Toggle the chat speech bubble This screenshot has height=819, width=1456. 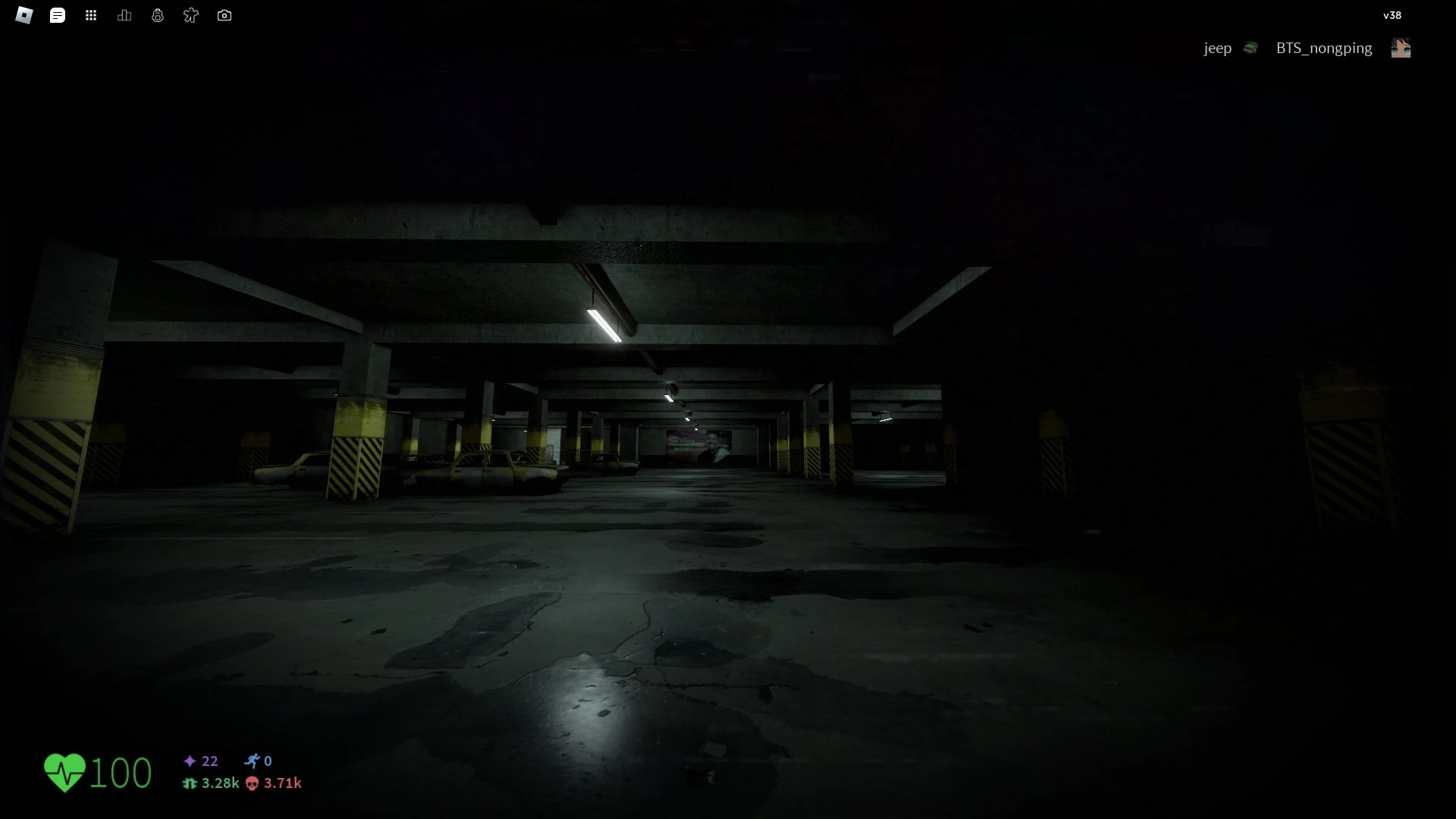coord(58,14)
